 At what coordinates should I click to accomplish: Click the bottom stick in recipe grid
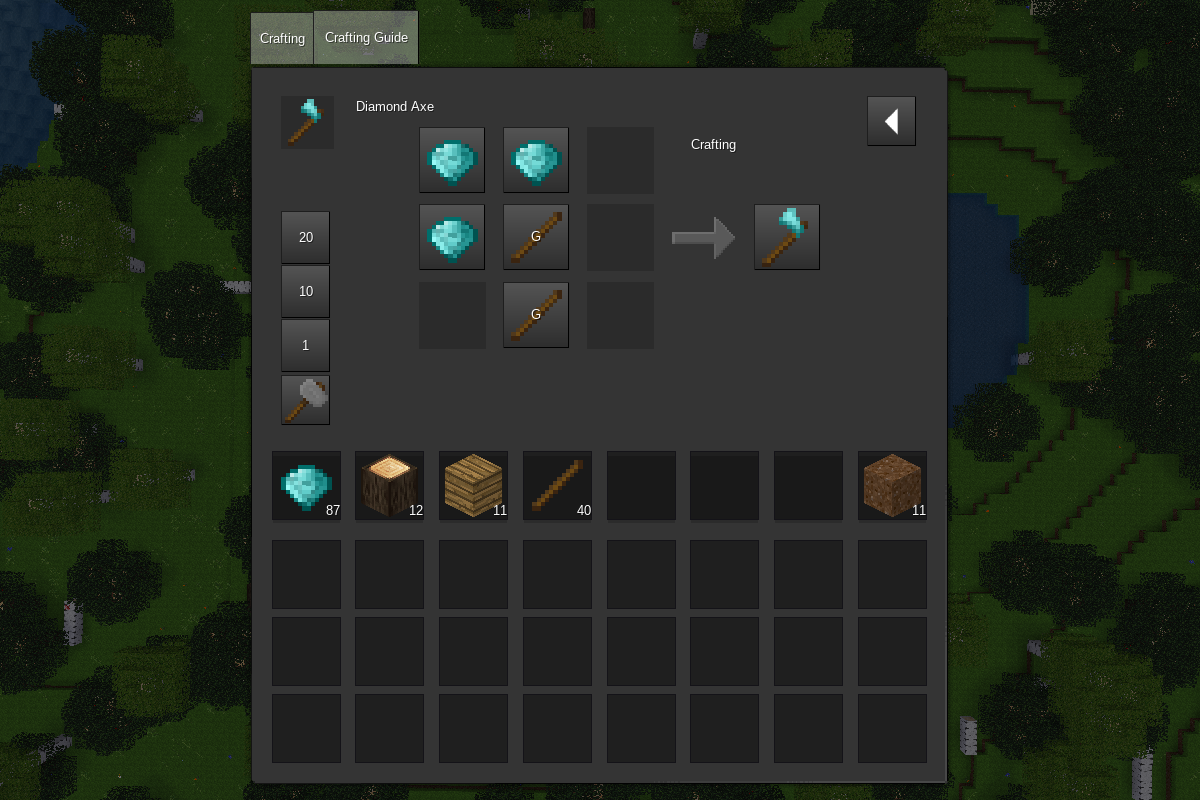point(536,315)
